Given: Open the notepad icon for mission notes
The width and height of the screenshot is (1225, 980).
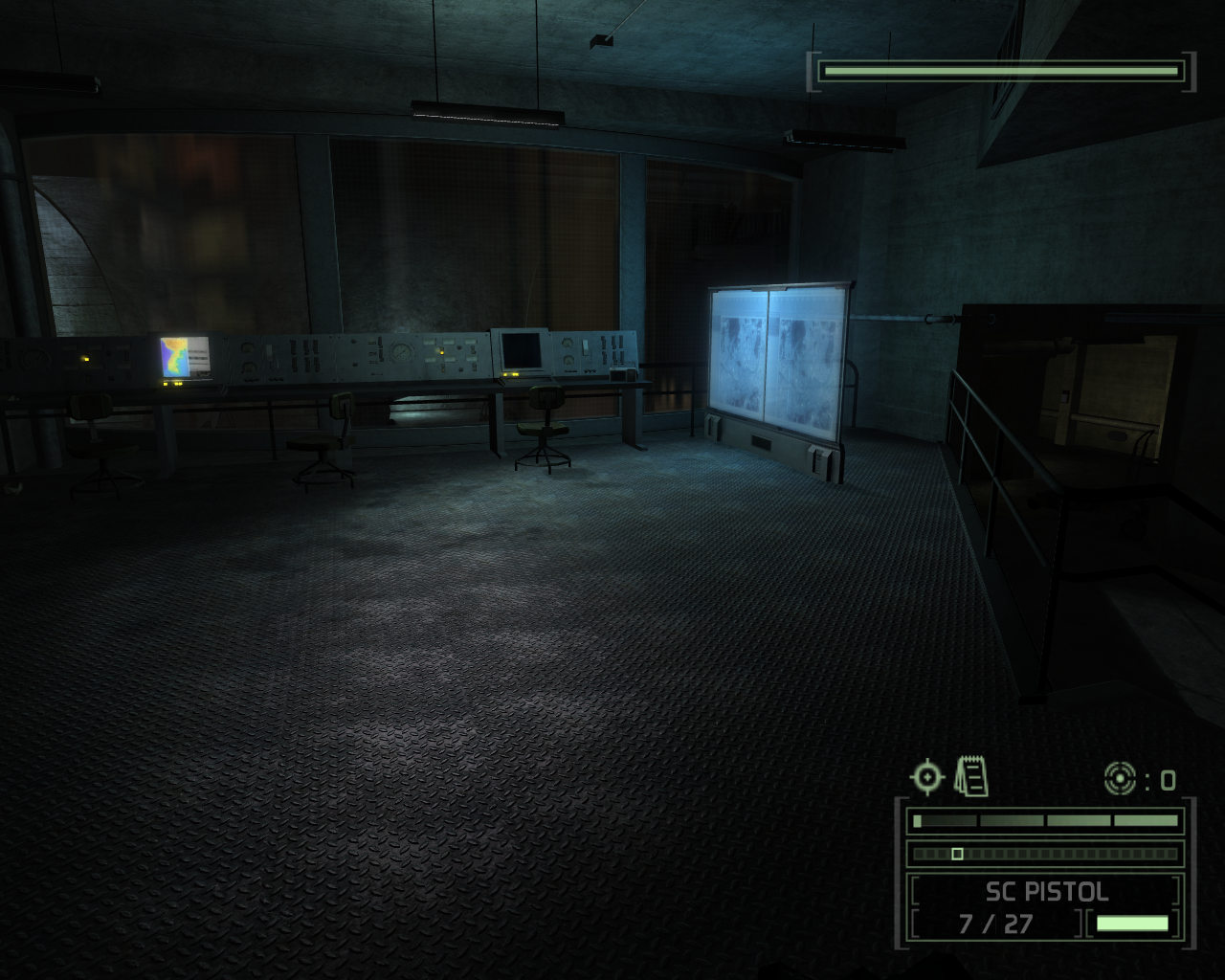Looking at the screenshot, I should (x=971, y=775).
